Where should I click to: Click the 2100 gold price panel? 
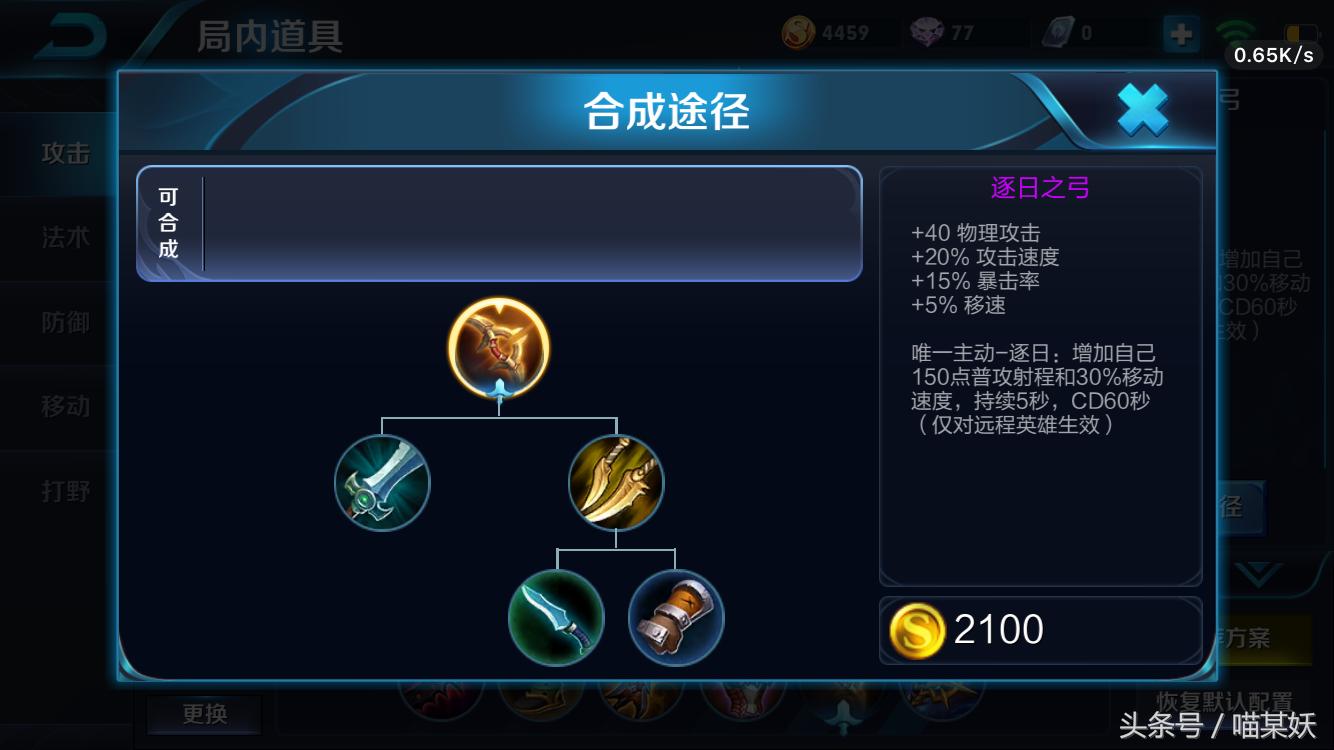click(x=1040, y=628)
